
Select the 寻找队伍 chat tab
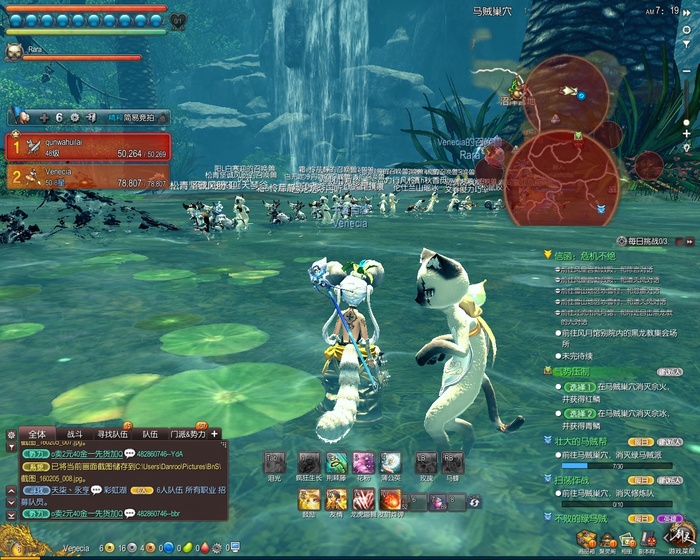click(x=112, y=434)
